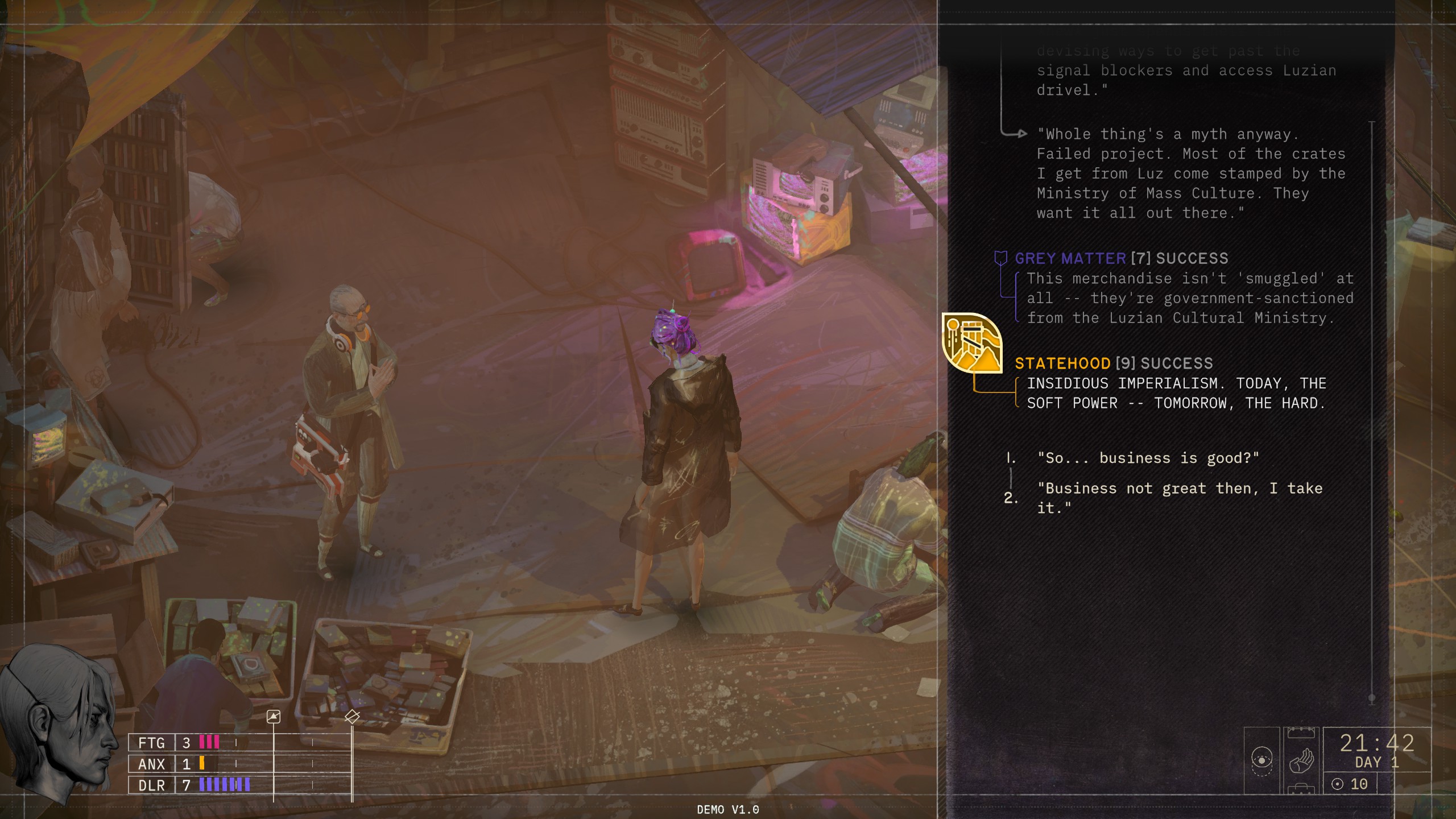Image resolution: width=1456 pixels, height=819 pixels.
Task: Open the briefcase inventory icon
Action: [x=1301, y=790]
